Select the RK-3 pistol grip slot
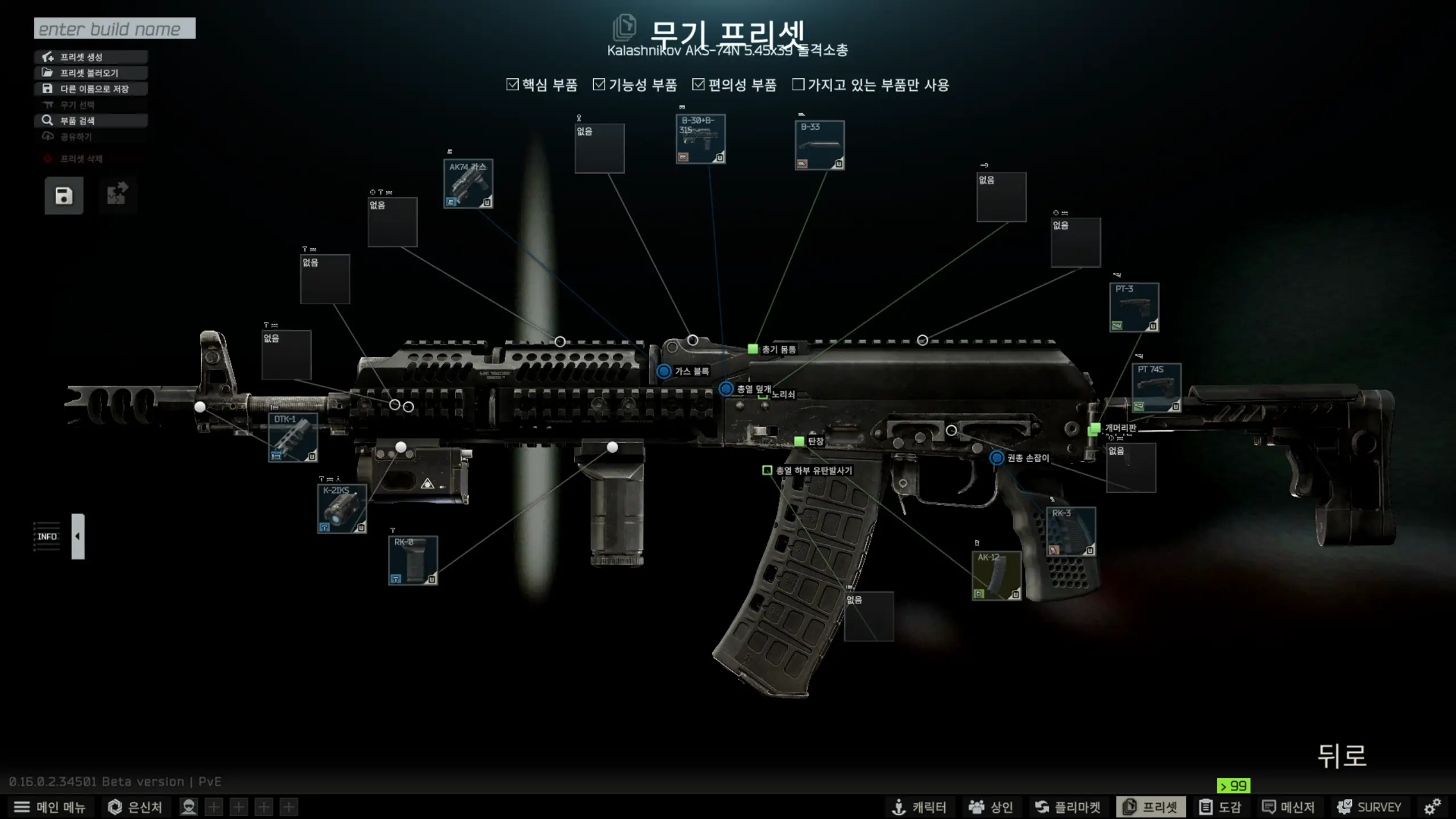This screenshot has height=819, width=1456. 1071,531
